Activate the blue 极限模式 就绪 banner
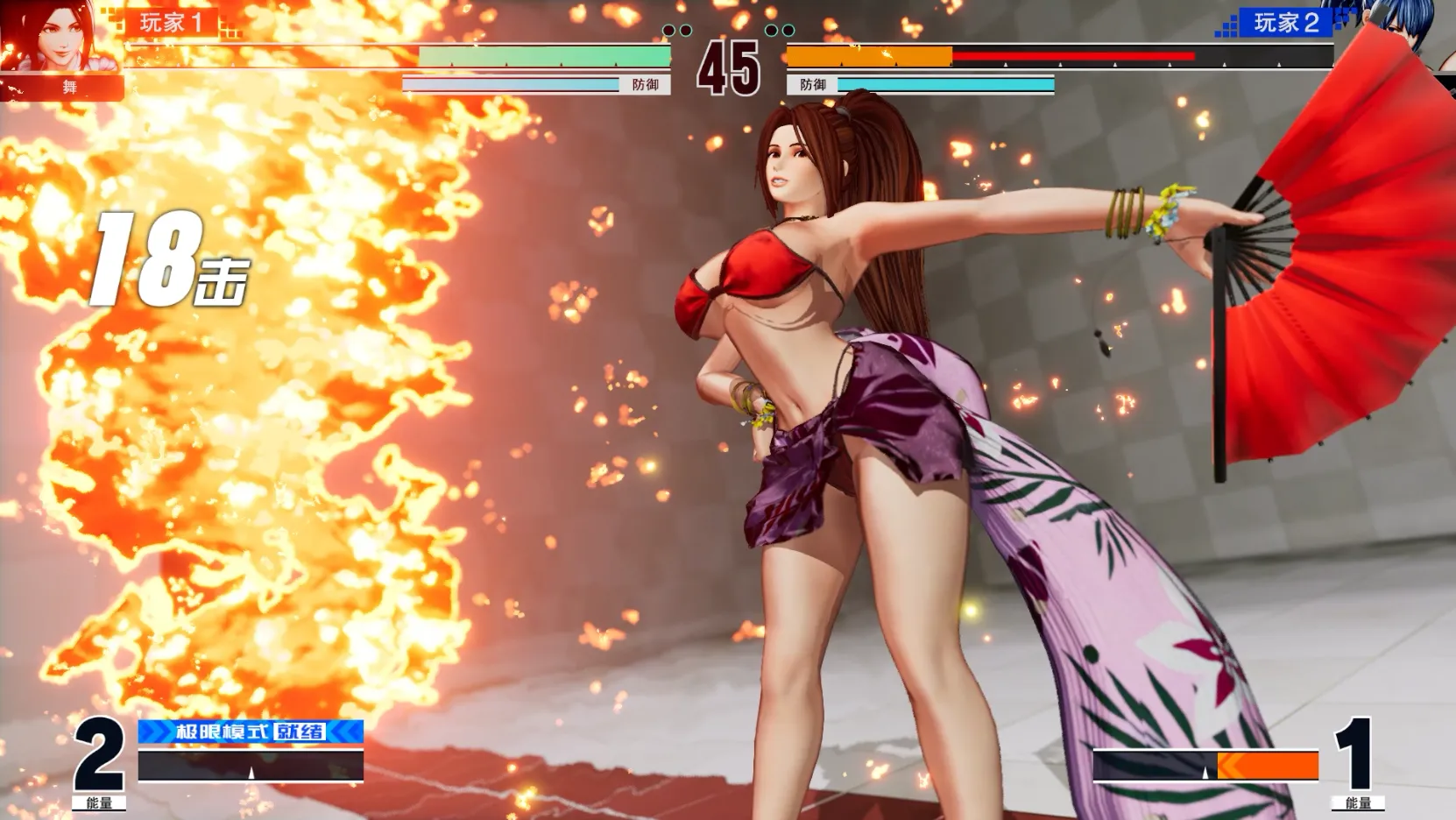This screenshot has width=1456, height=820. click(251, 731)
